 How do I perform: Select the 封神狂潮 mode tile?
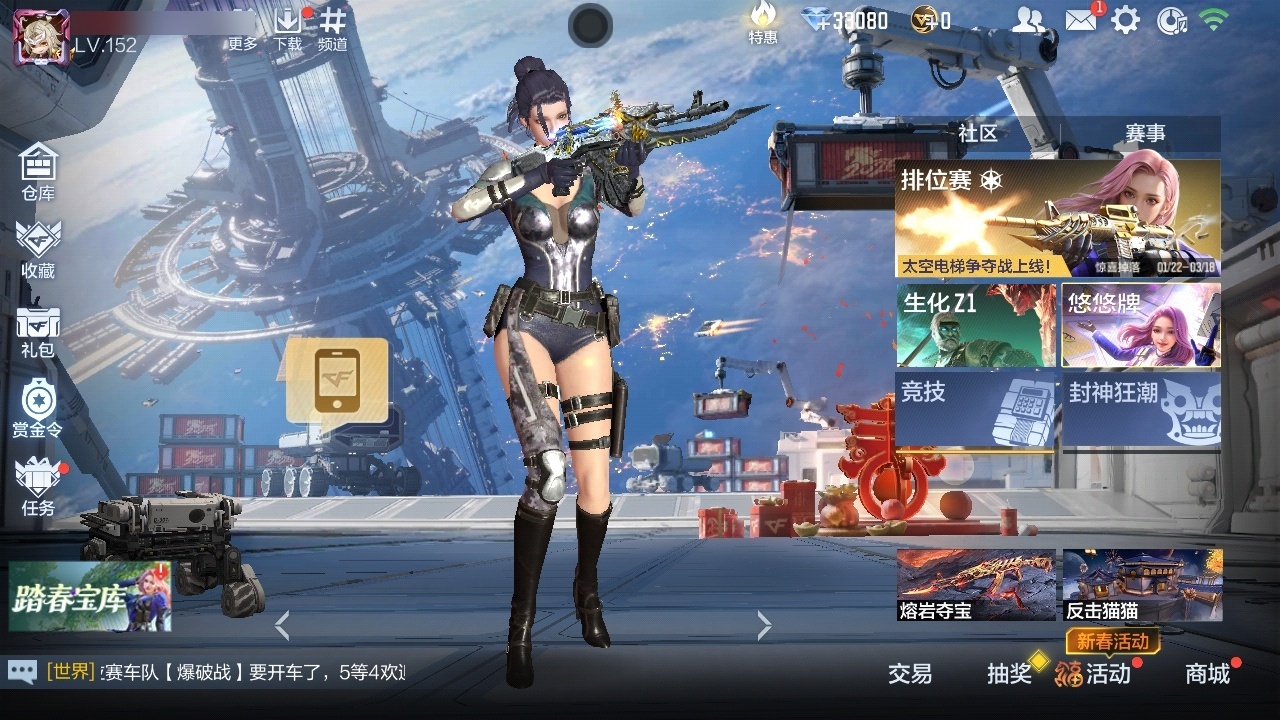tap(1141, 408)
